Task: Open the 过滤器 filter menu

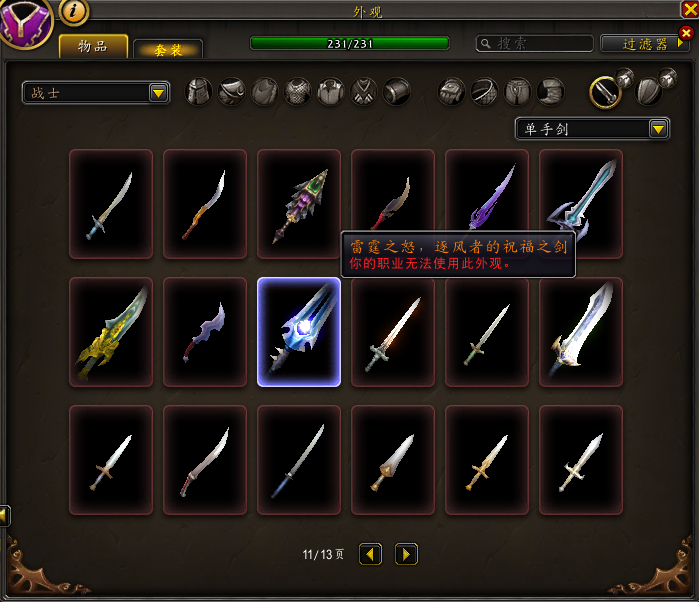Action: pos(645,44)
